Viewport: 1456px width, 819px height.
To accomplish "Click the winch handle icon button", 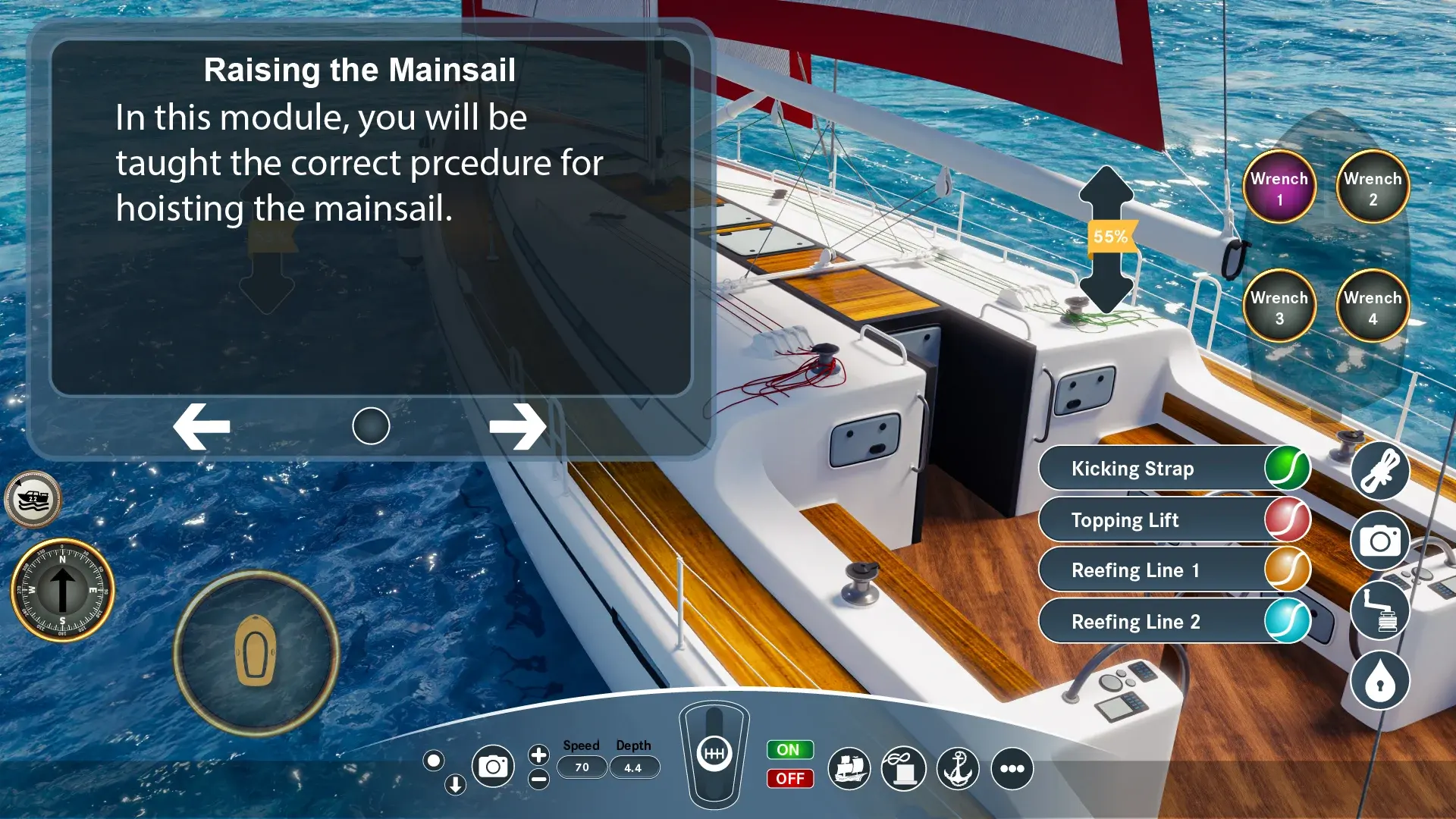I will (1379, 611).
